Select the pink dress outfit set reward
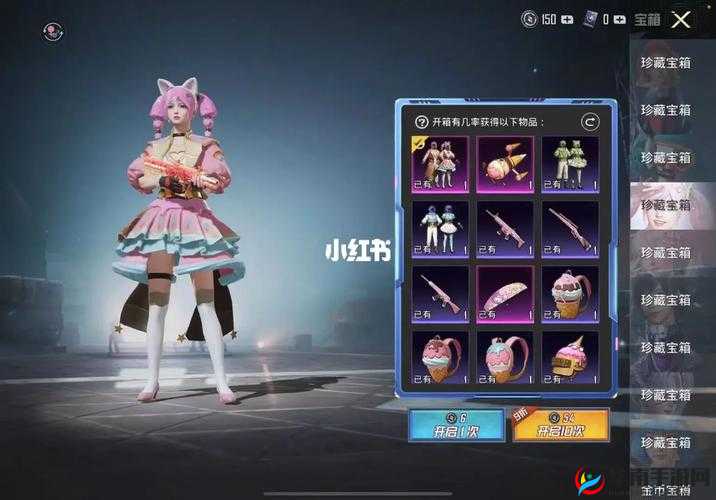The width and height of the screenshot is (716, 500). coord(440,164)
